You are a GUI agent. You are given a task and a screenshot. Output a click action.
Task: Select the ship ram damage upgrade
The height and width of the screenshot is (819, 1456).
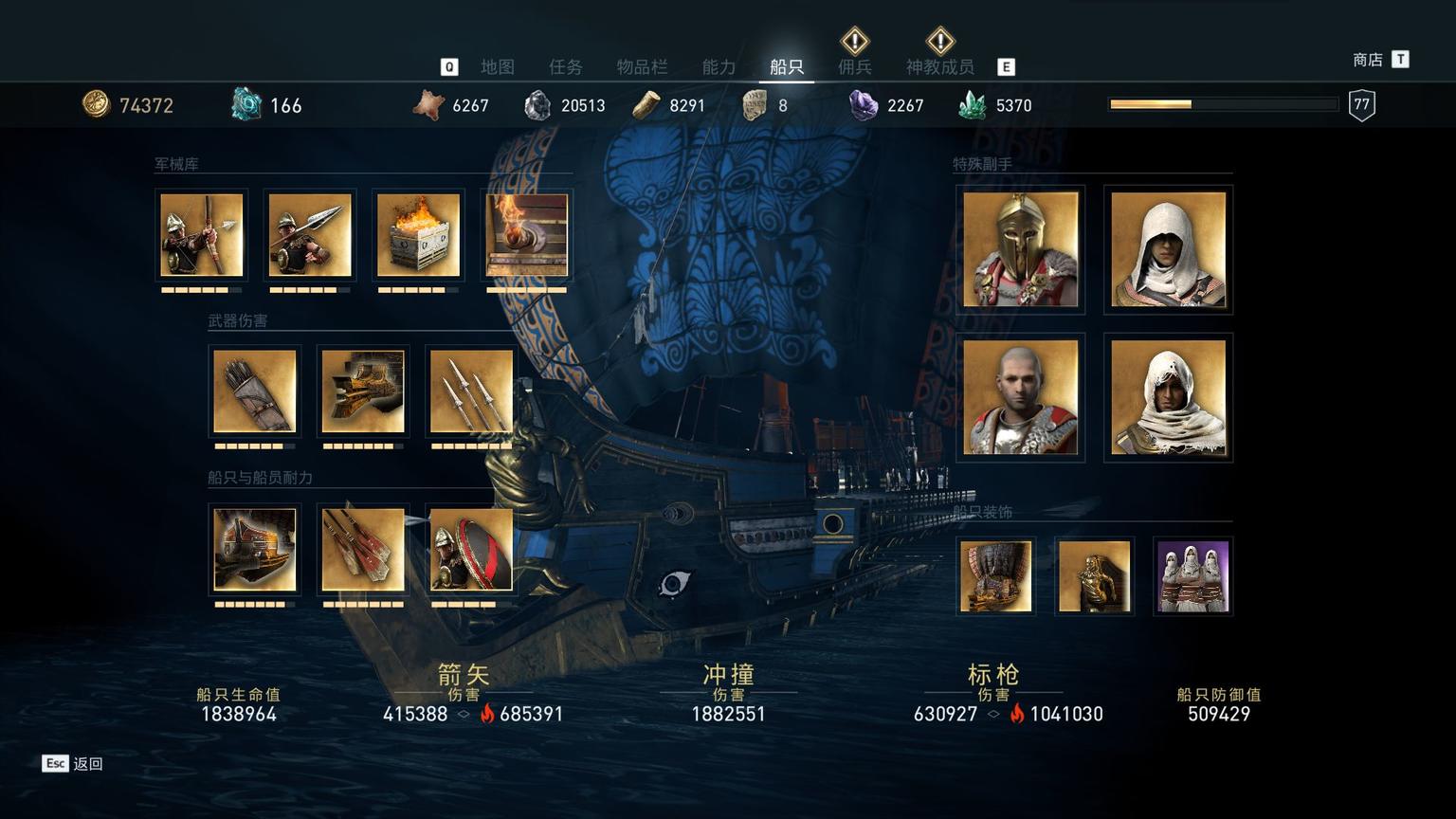pyautogui.click(x=363, y=391)
